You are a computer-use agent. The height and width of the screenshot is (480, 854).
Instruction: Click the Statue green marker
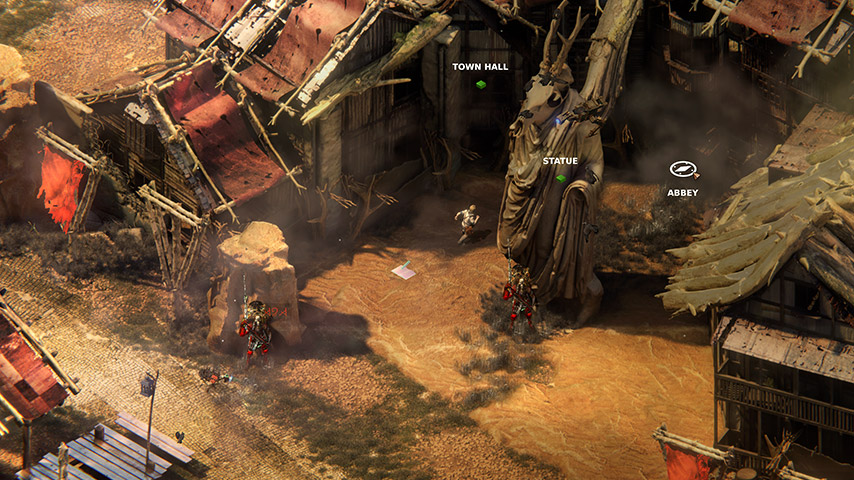click(x=560, y=179)
